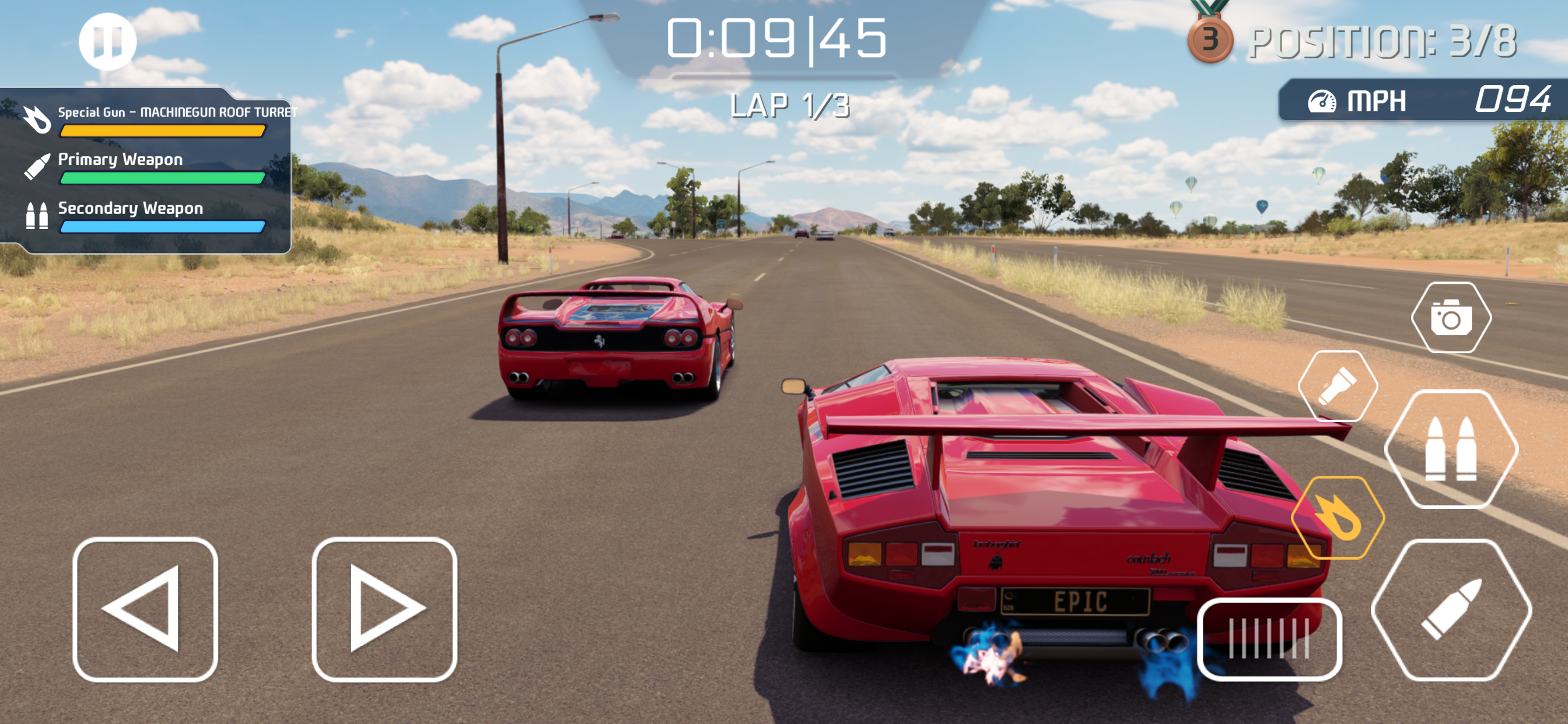
Task: Tap the striped brake pedal button
Action: click(1269, 638)
